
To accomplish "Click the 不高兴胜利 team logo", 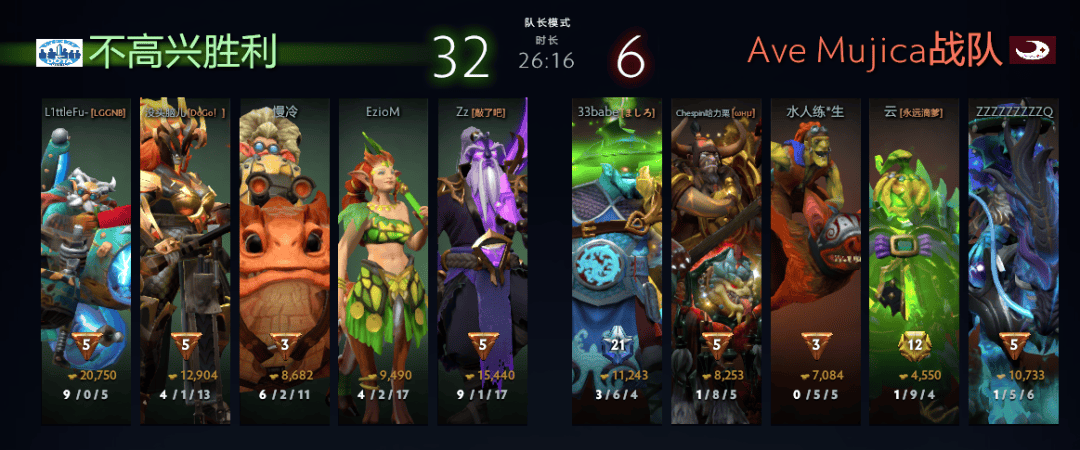I will 59,53.
